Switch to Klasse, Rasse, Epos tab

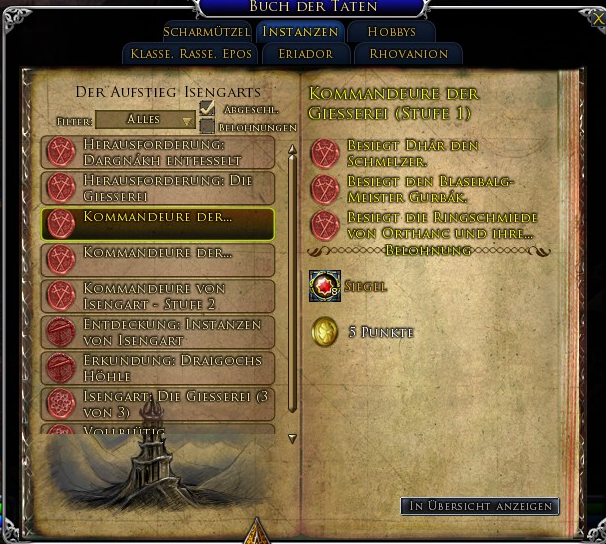pyautogui.click(x=189, y=53)
